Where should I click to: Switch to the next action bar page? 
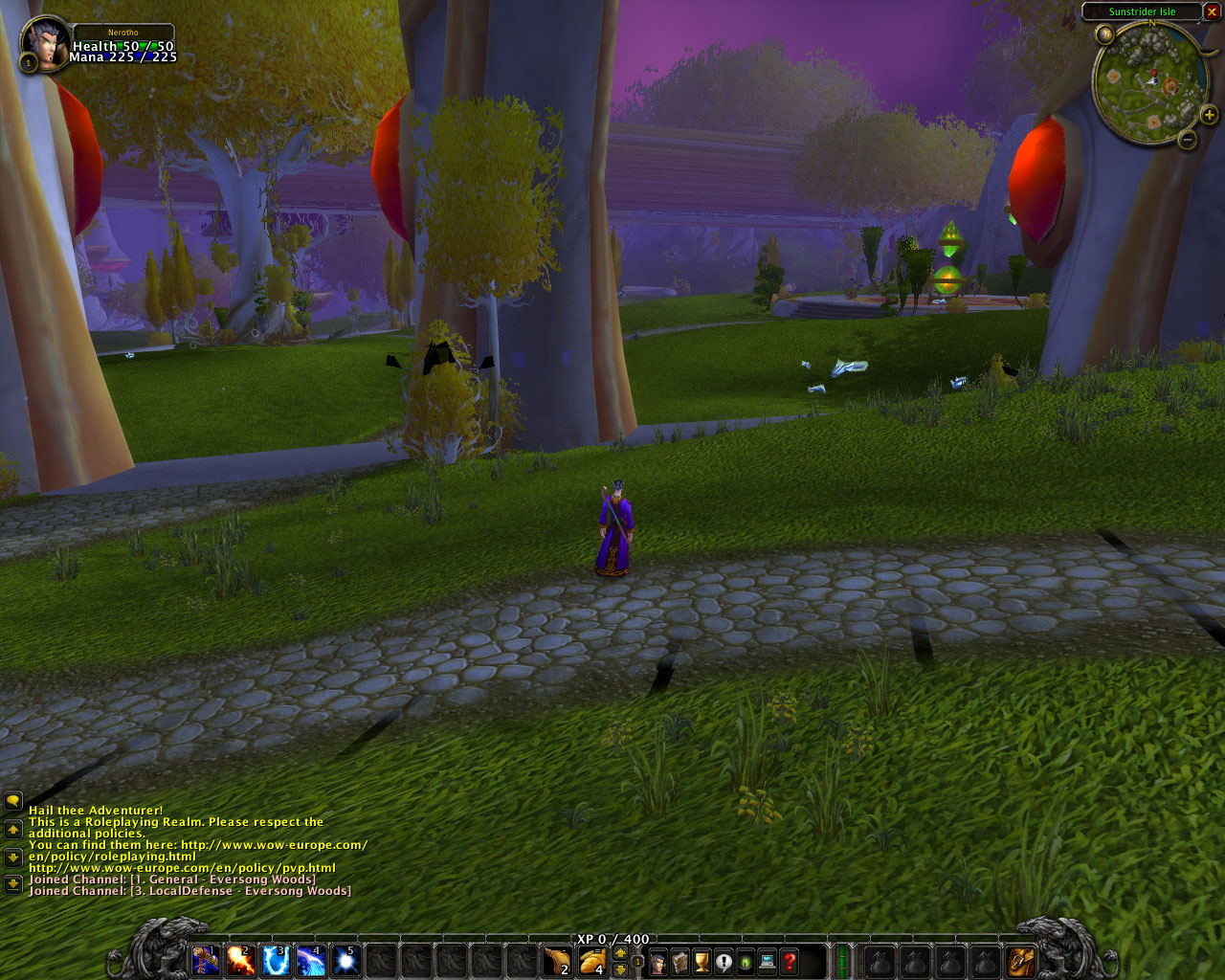[x=620, y=952]
